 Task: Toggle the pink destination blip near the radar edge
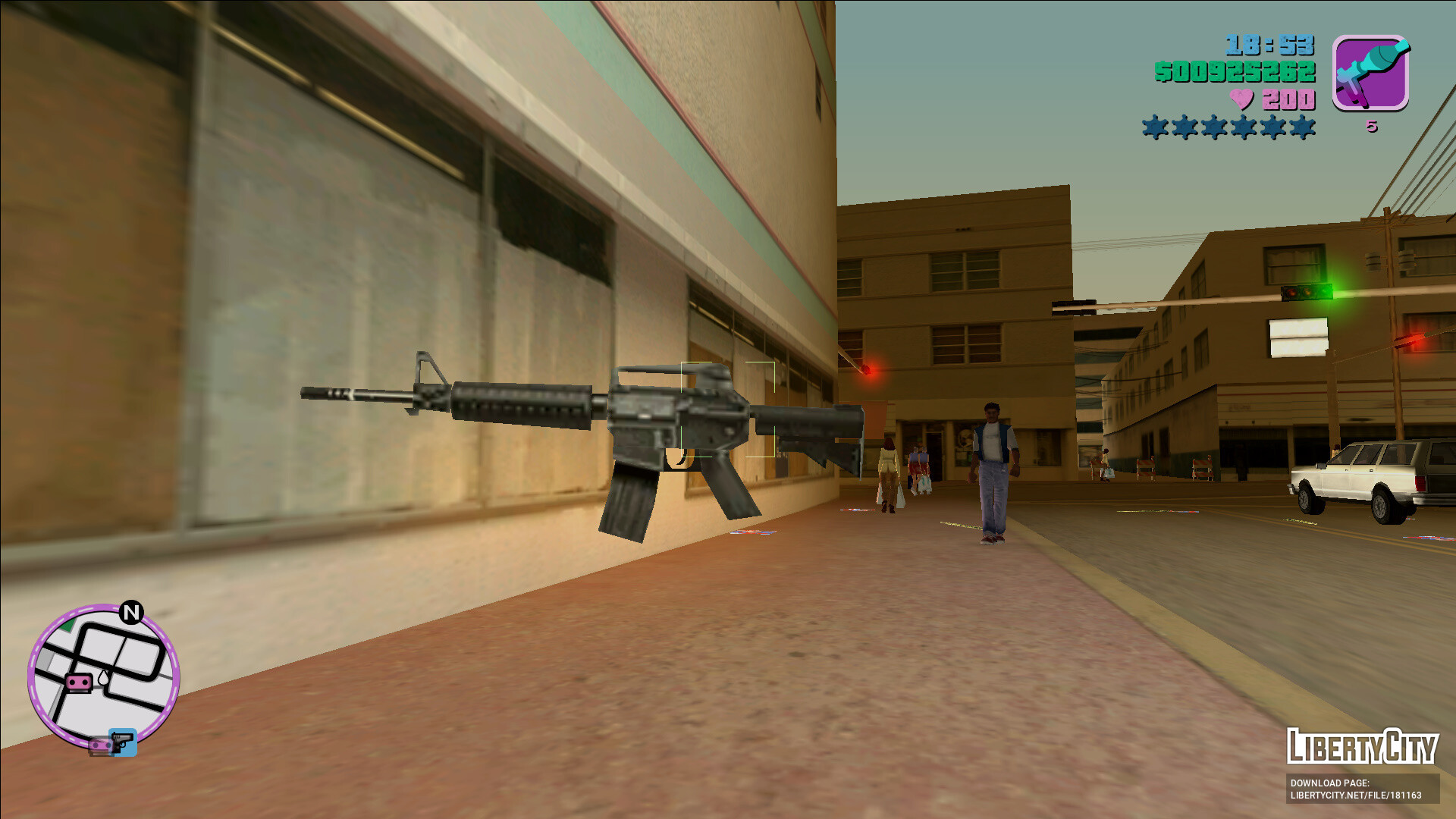point(102,745)
